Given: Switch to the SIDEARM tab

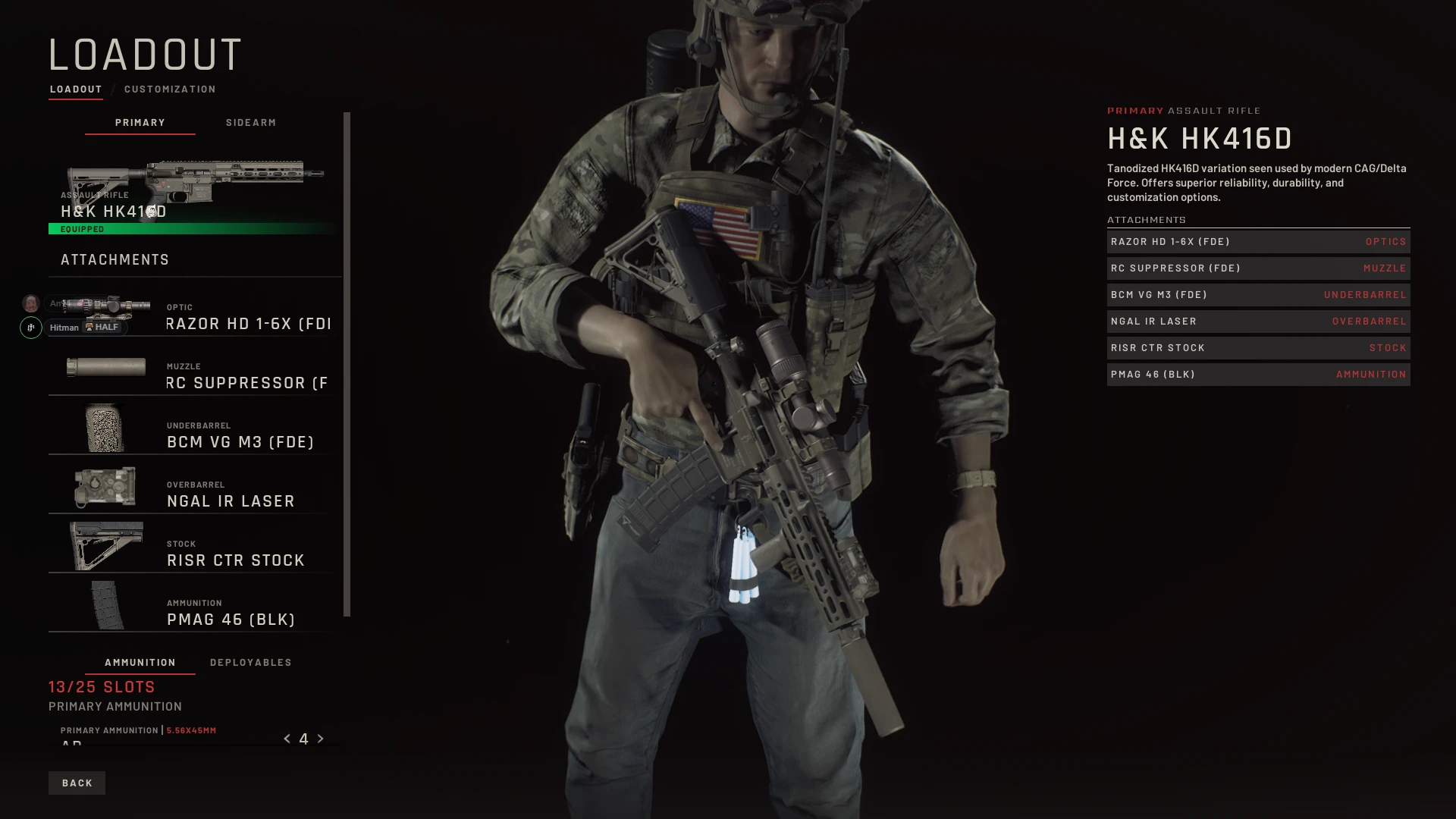Looking at the screenshot, I should pyautogui.click(x=251, y=122).
